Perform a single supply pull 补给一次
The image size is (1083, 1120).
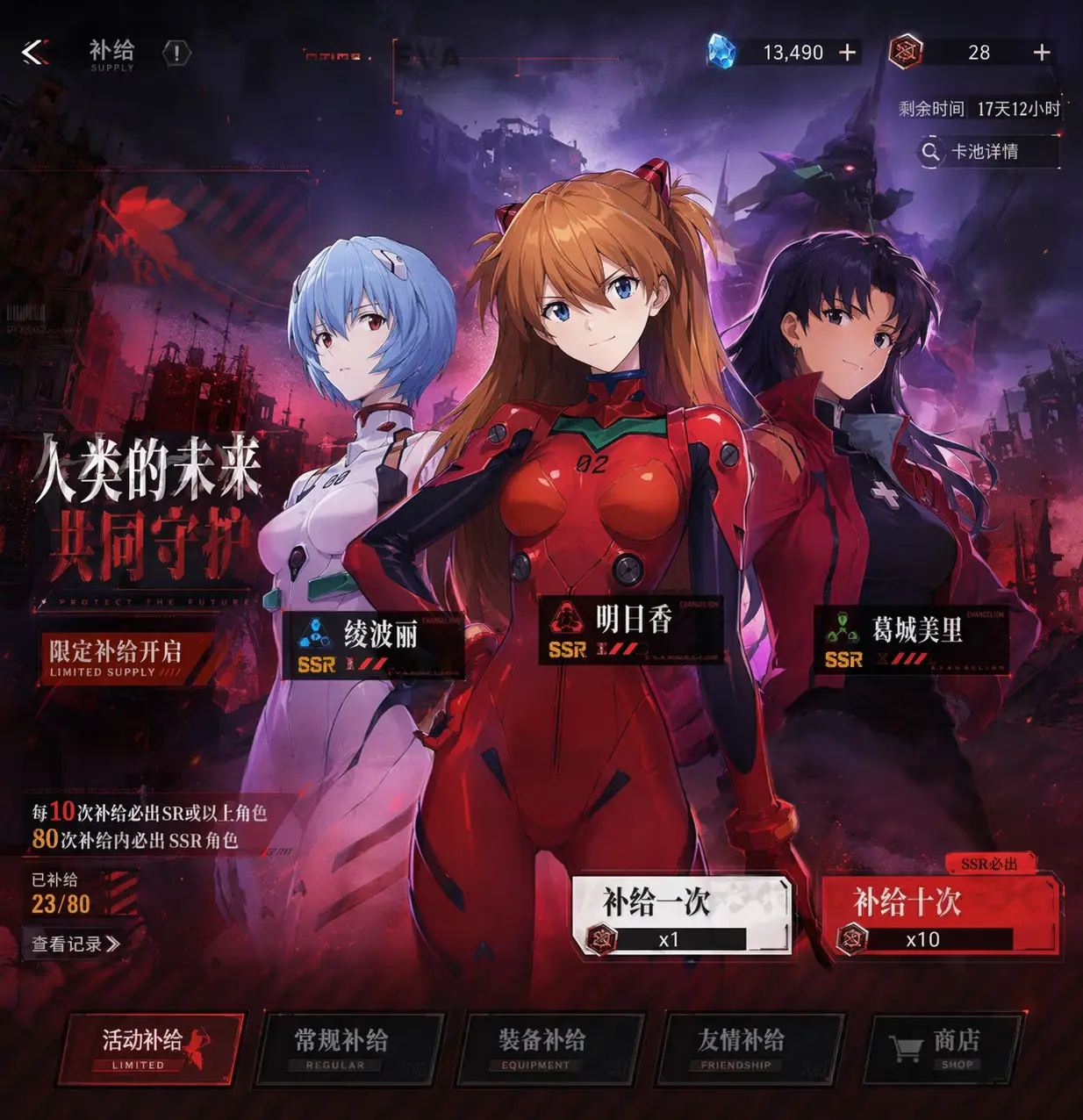point(680,915)
